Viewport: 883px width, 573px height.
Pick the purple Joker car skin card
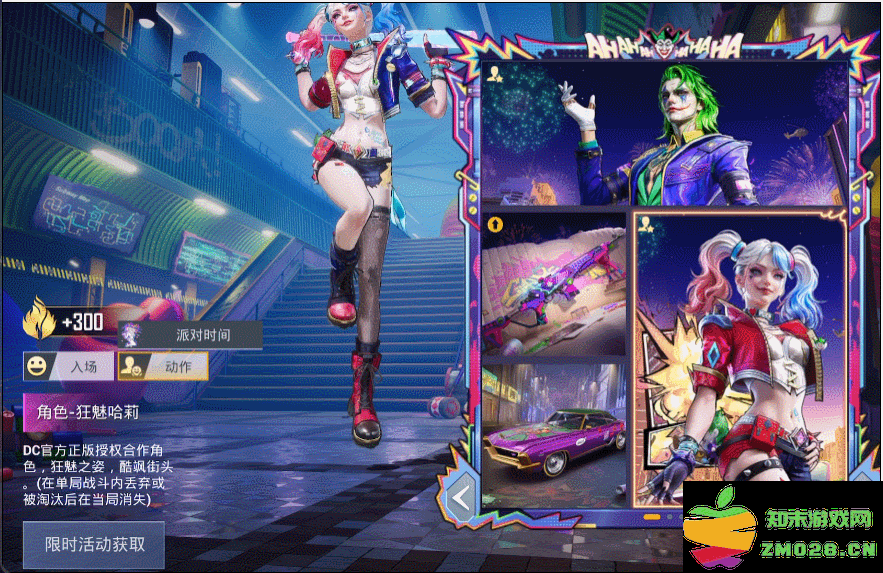[x=553, y=434]
